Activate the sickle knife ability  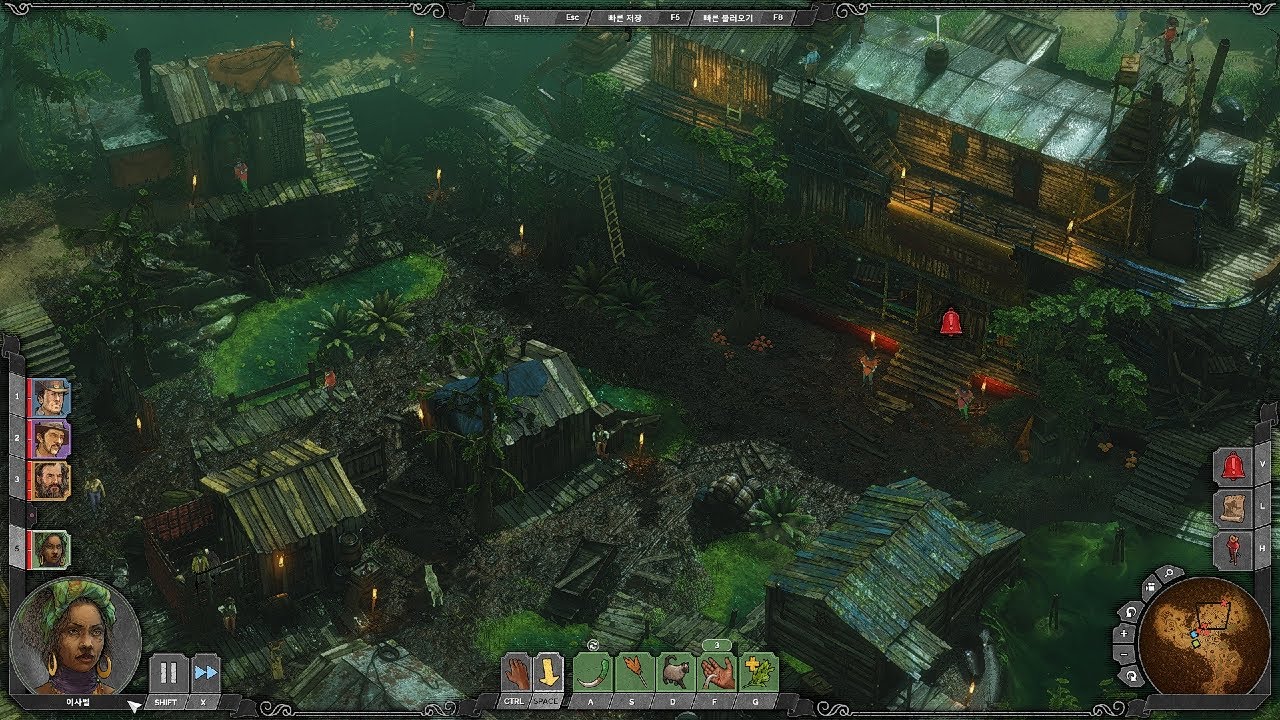[593, 672]
